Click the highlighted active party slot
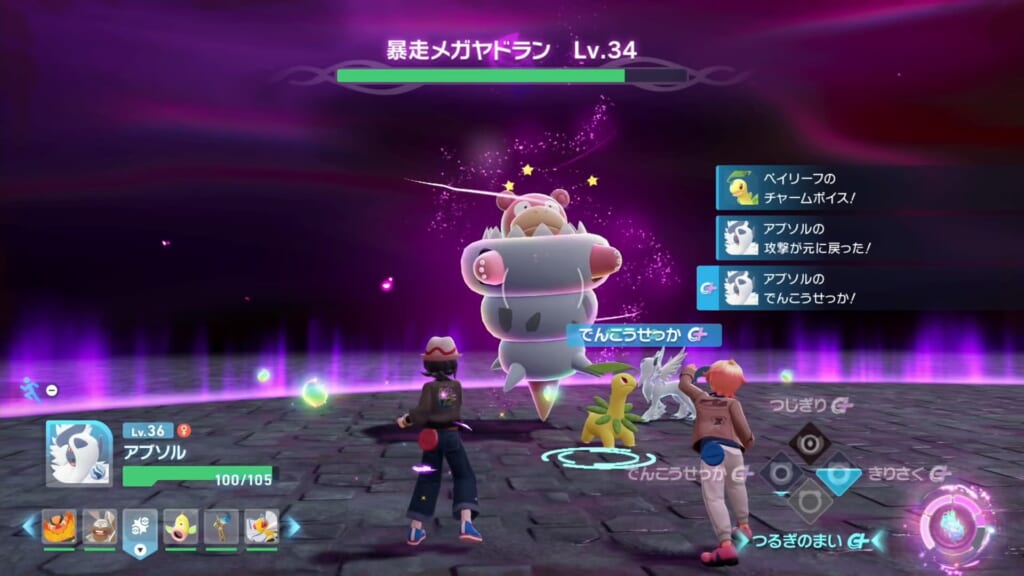The image size is (1024, 576). tap(140, 528)
